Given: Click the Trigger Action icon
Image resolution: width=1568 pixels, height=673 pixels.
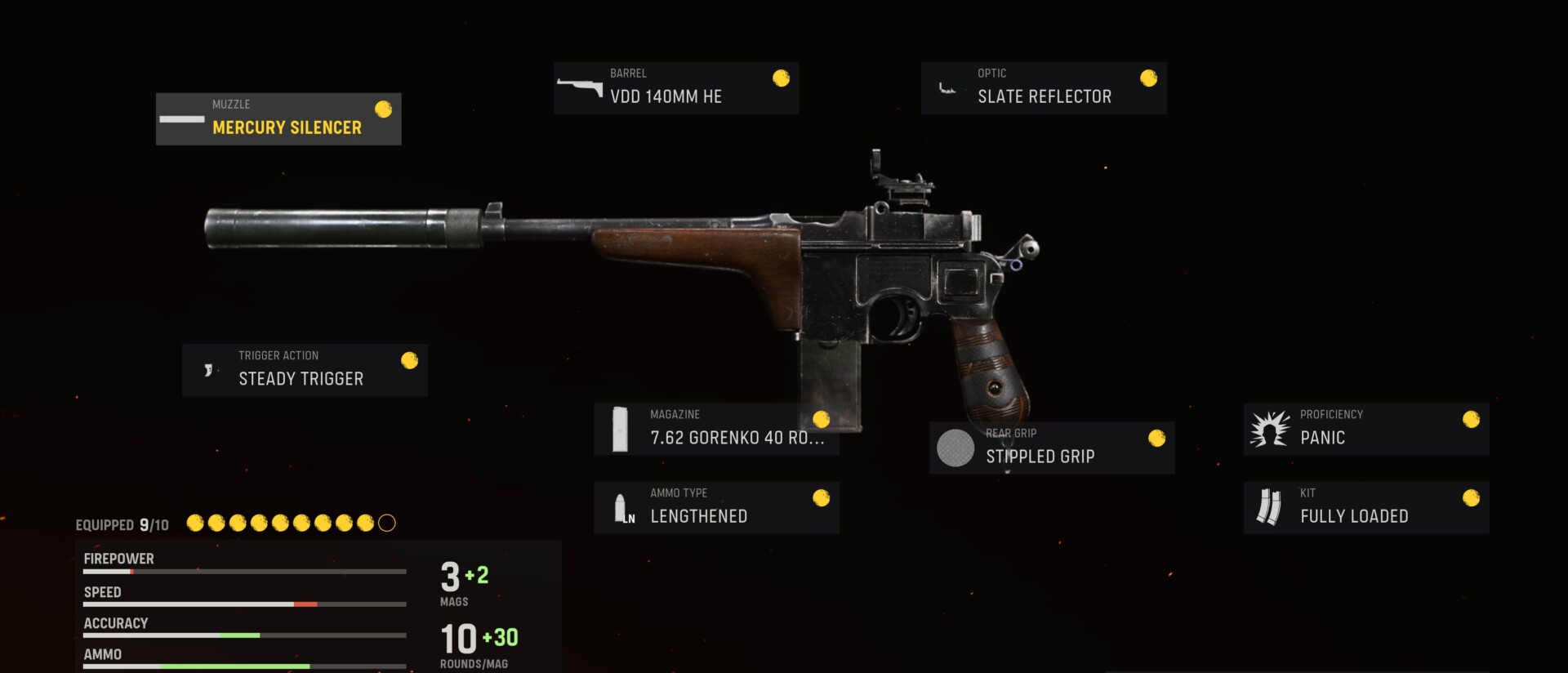Looking at the screenshot, I should pyautogui.click(x=208, y=369).
